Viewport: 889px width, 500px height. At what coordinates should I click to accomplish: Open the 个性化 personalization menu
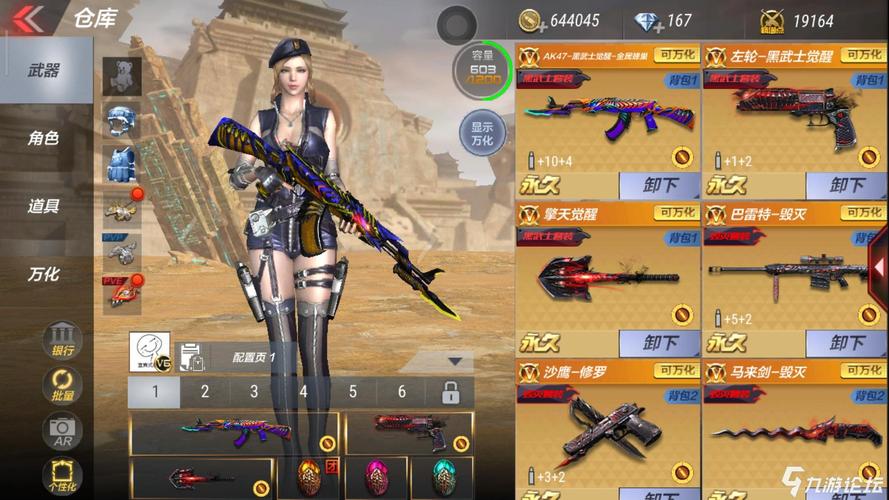click(x=62, y=474)
